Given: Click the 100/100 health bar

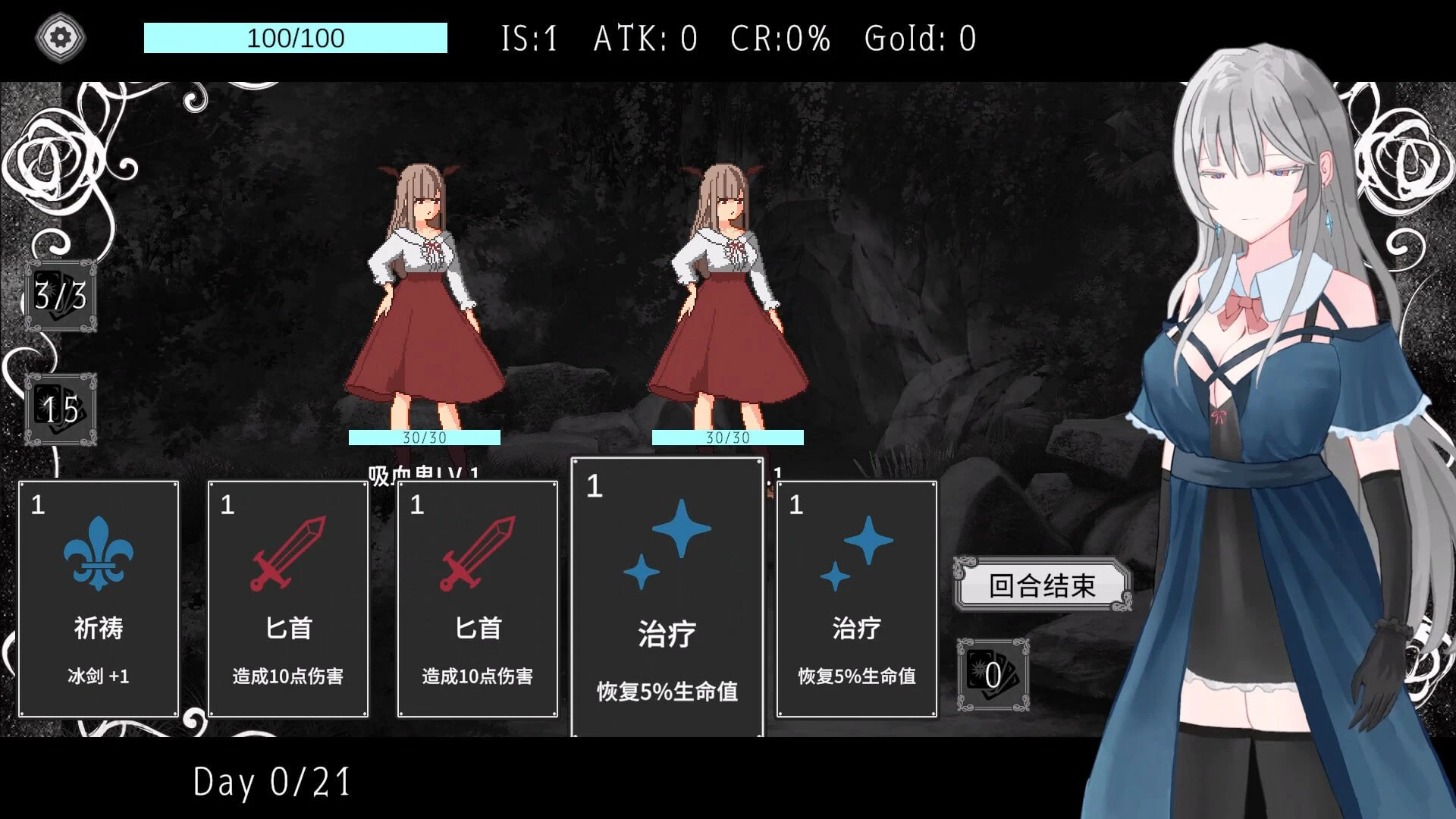Looking at the screenshot, I should [x=294, y=38].
